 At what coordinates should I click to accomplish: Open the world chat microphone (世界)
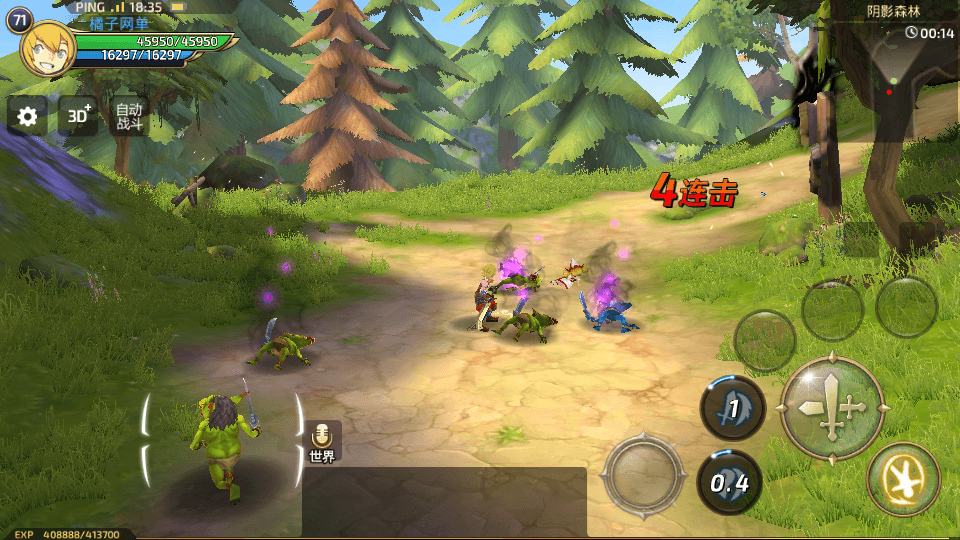click(x=321, y=441)
